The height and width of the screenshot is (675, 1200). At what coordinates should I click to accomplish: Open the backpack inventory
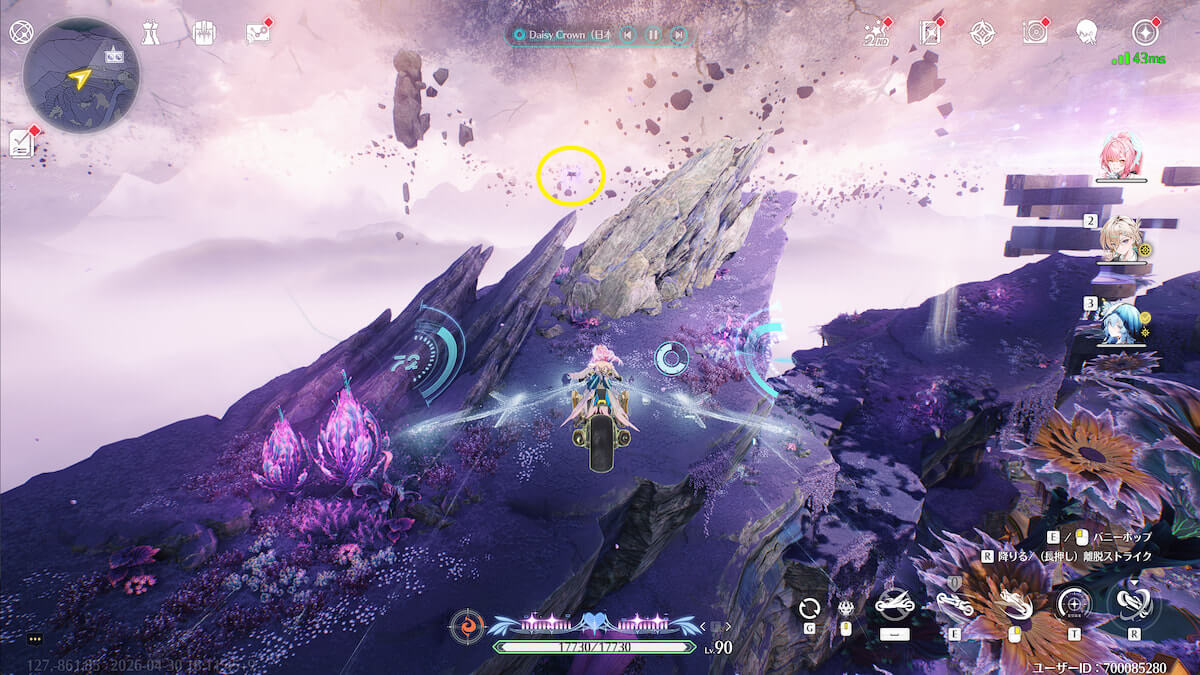coord(204,32)
